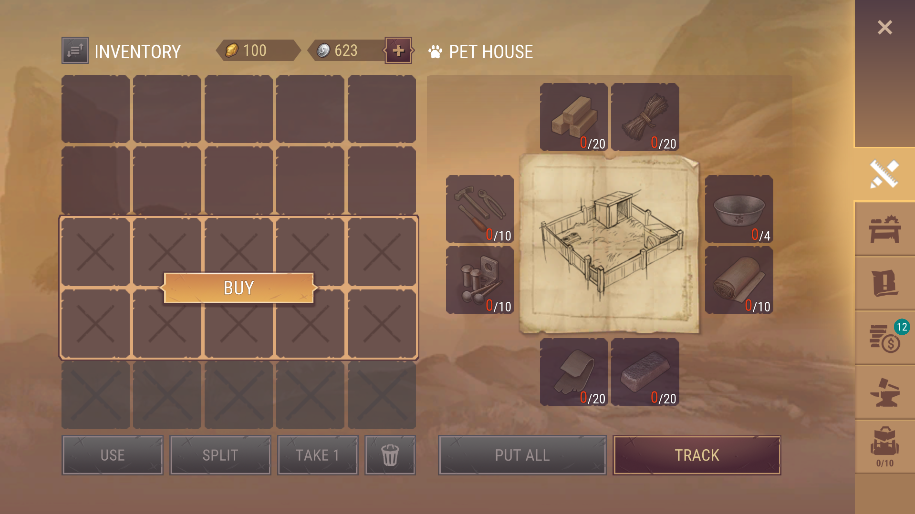The width and height of the screenshot is (915, 514).
Task: Delete item with the trash can button
Action: pos(390,455)
